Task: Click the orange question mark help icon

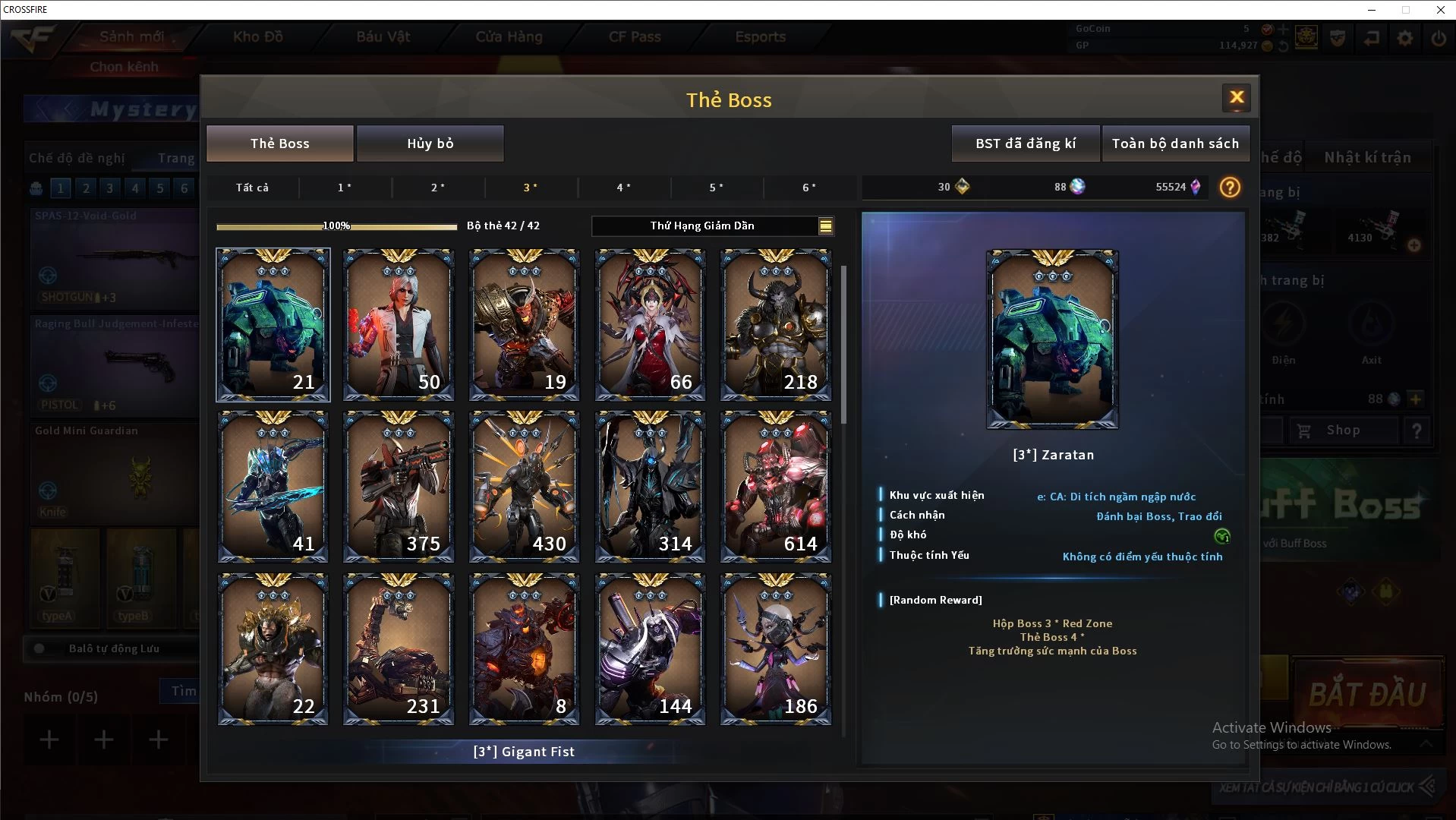Action: [x=1230, y=187]
